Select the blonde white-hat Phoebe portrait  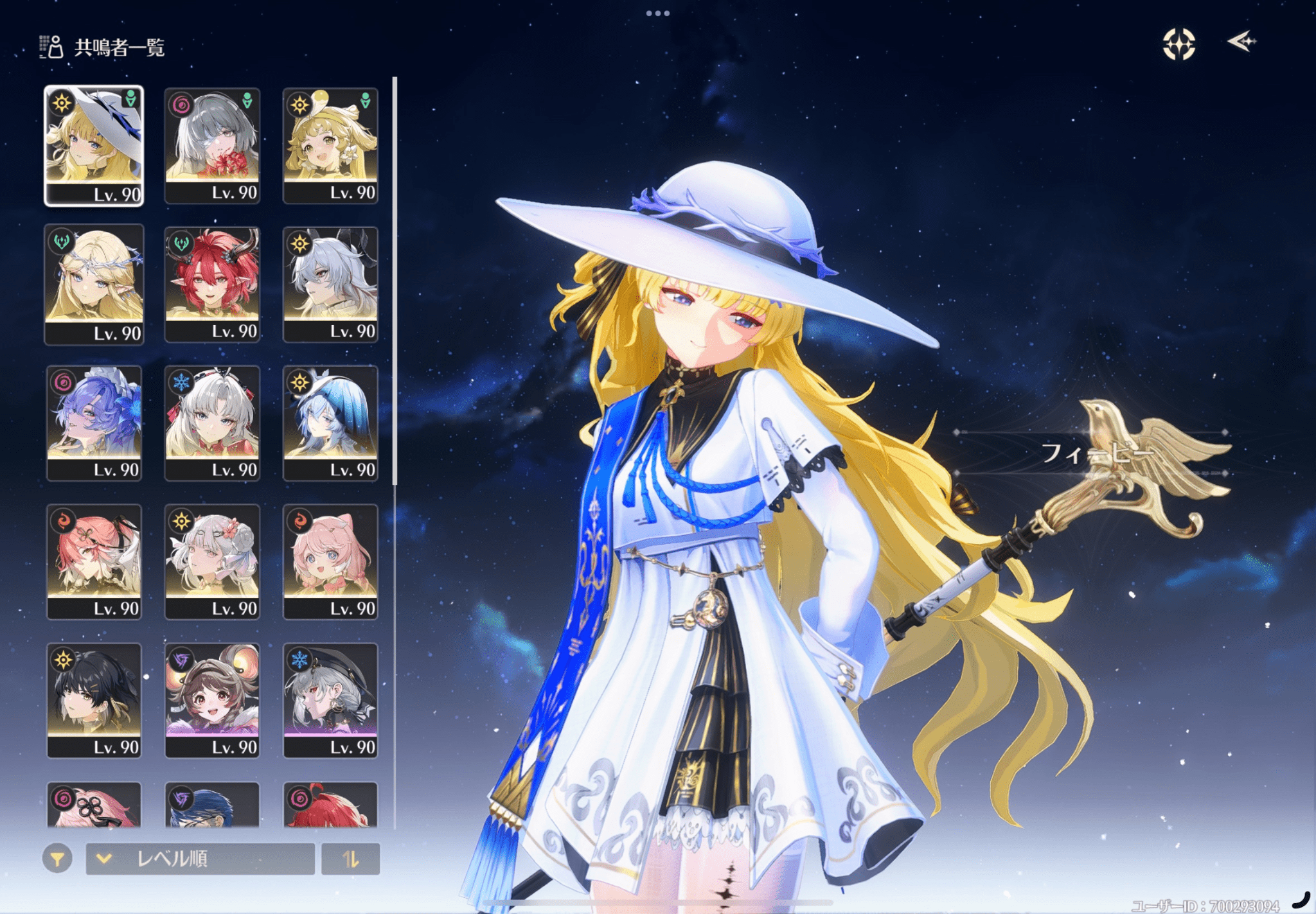point(94,145)
